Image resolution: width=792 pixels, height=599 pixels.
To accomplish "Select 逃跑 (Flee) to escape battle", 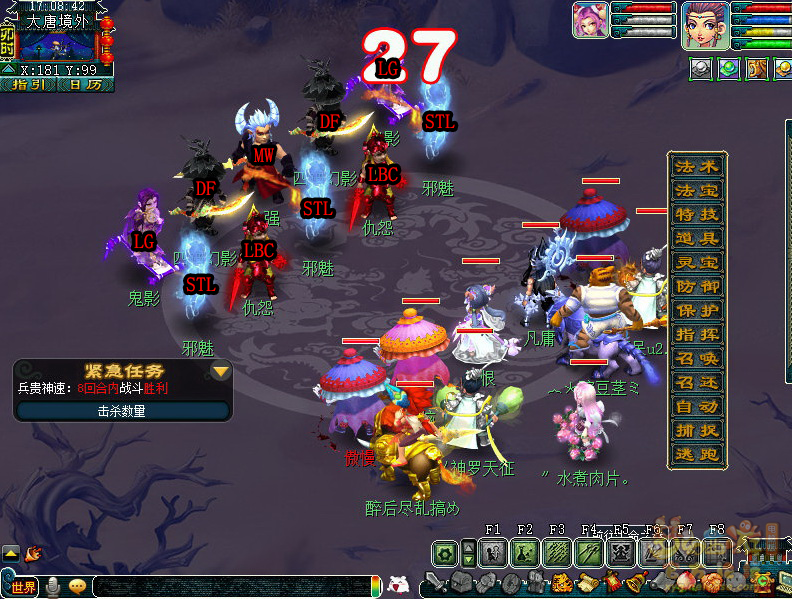I will click(696, 454).
